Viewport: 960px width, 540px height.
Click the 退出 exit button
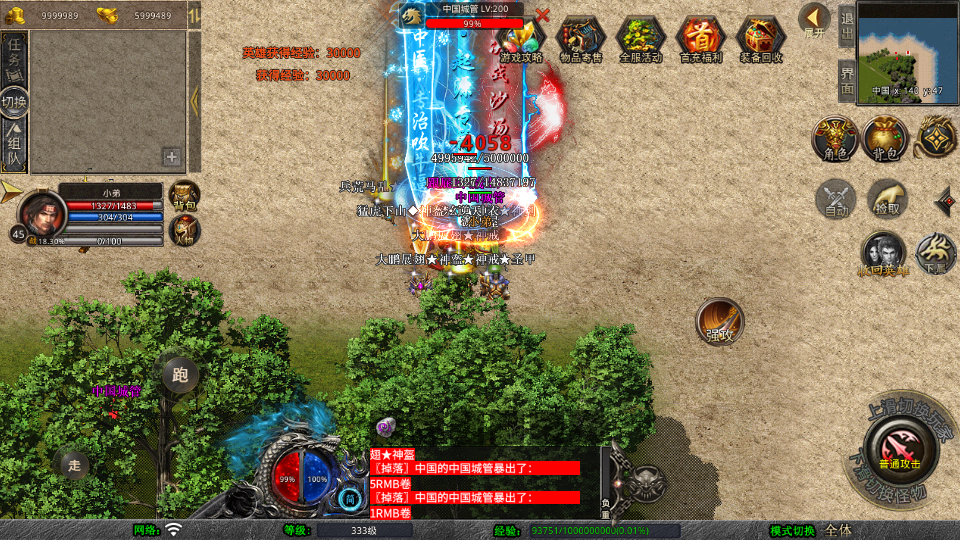[846, 27]
